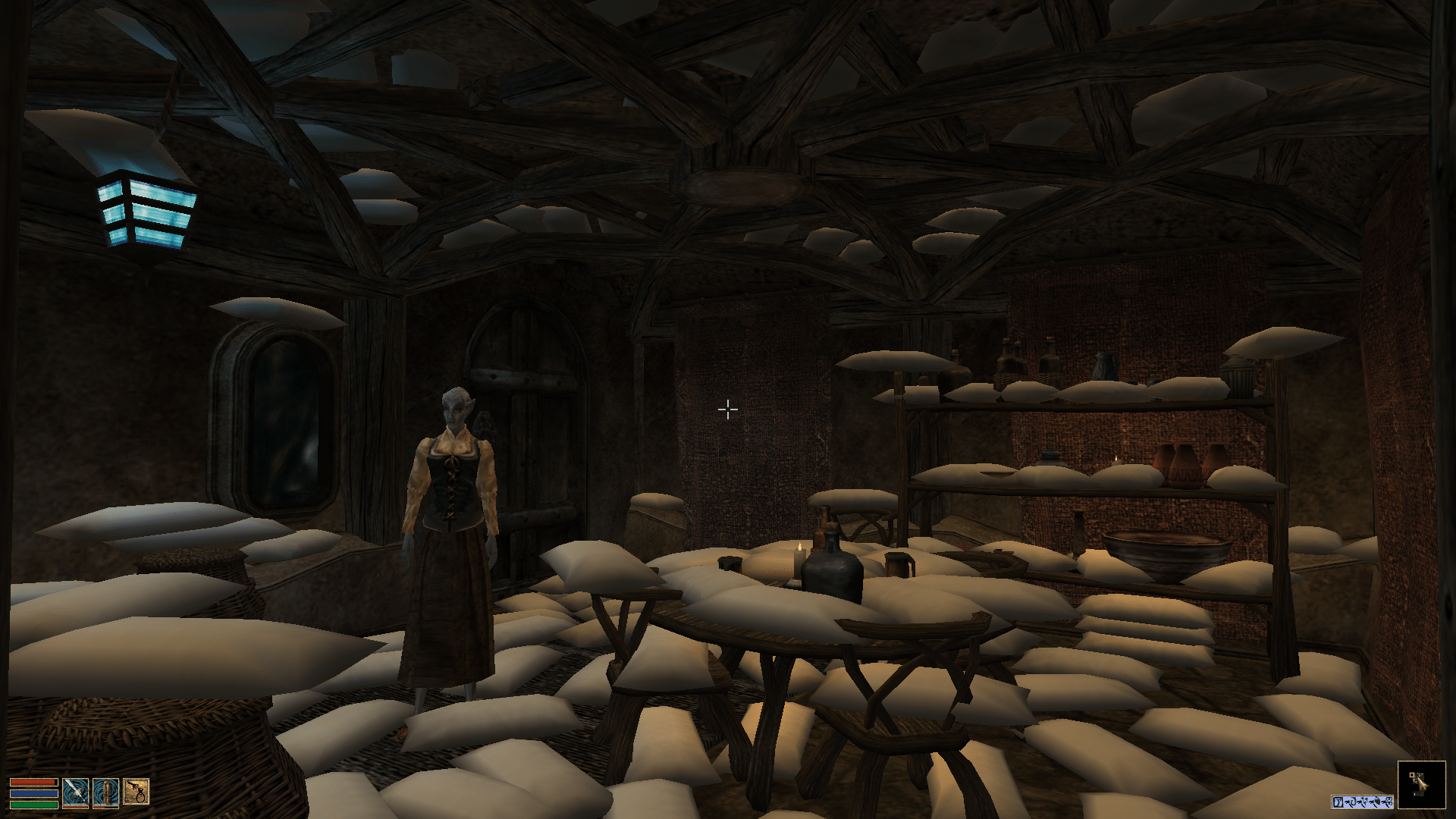This screenshot has height=819, width=1456.
Task: Click the yellow door marker on the minimap
Action: click(1411, 775)
